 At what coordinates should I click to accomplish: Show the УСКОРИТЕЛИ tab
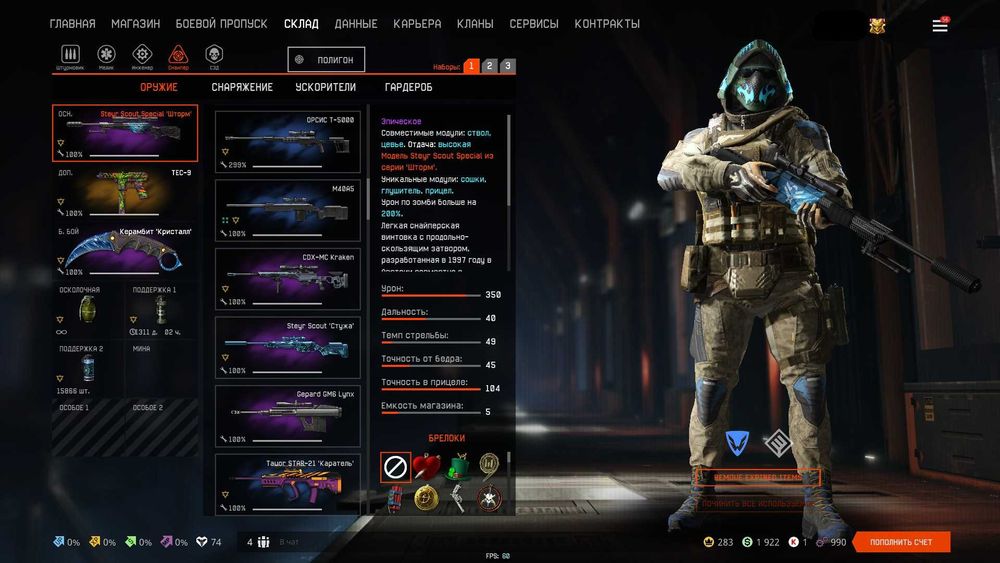pos(326,87)
